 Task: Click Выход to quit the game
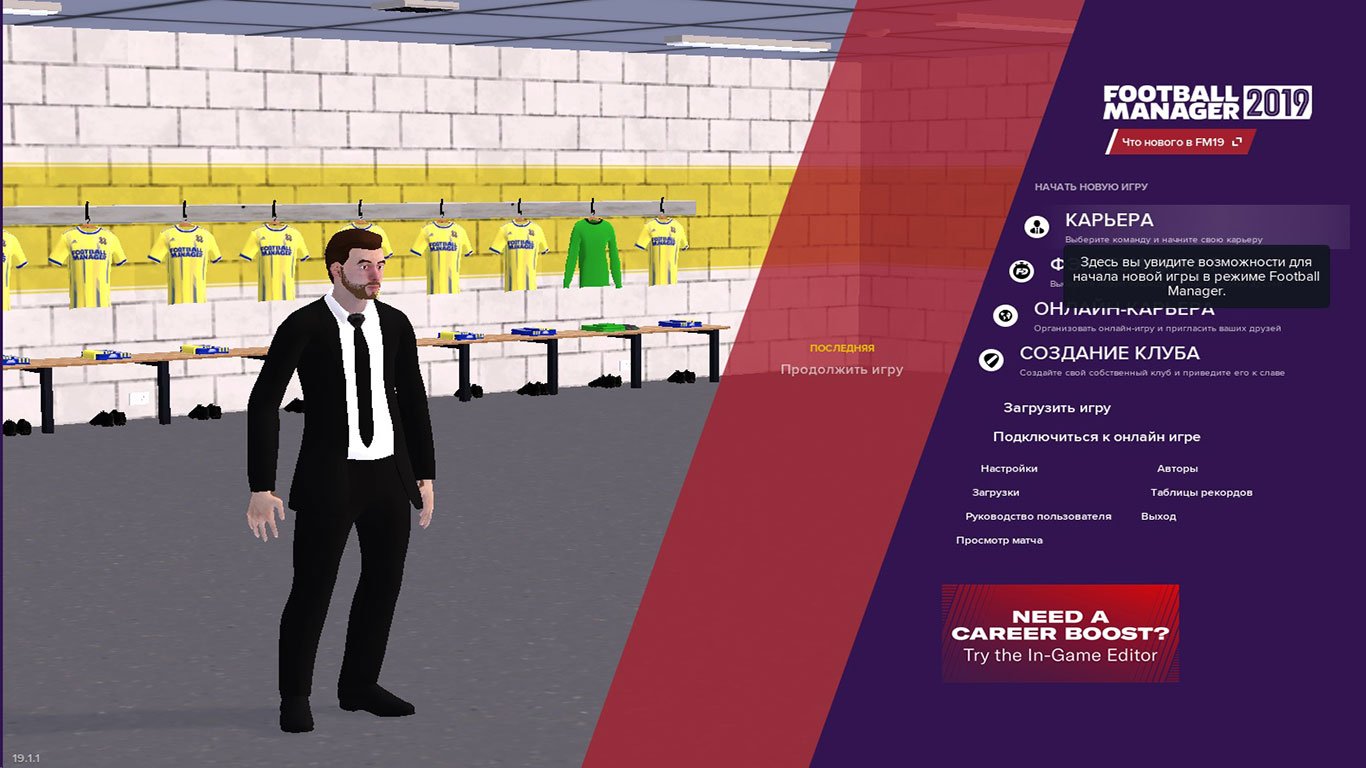pyautogui.click(x=1157, y=516)
